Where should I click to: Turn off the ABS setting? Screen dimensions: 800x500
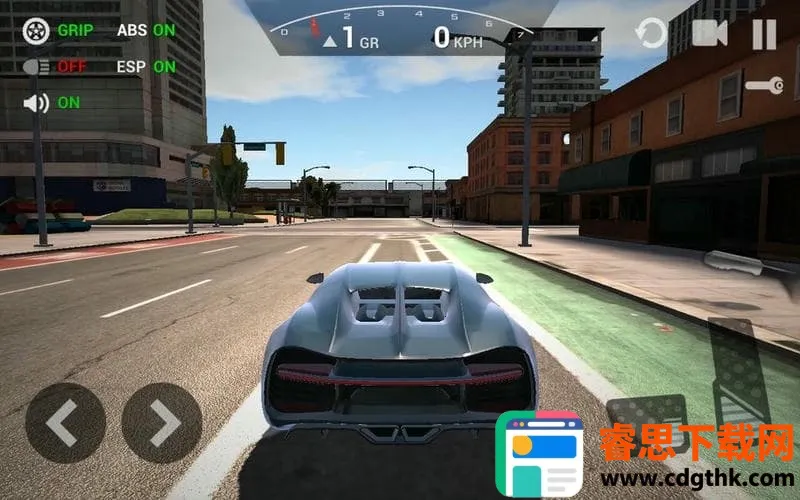pyautogui.click(x=145, y=30)
